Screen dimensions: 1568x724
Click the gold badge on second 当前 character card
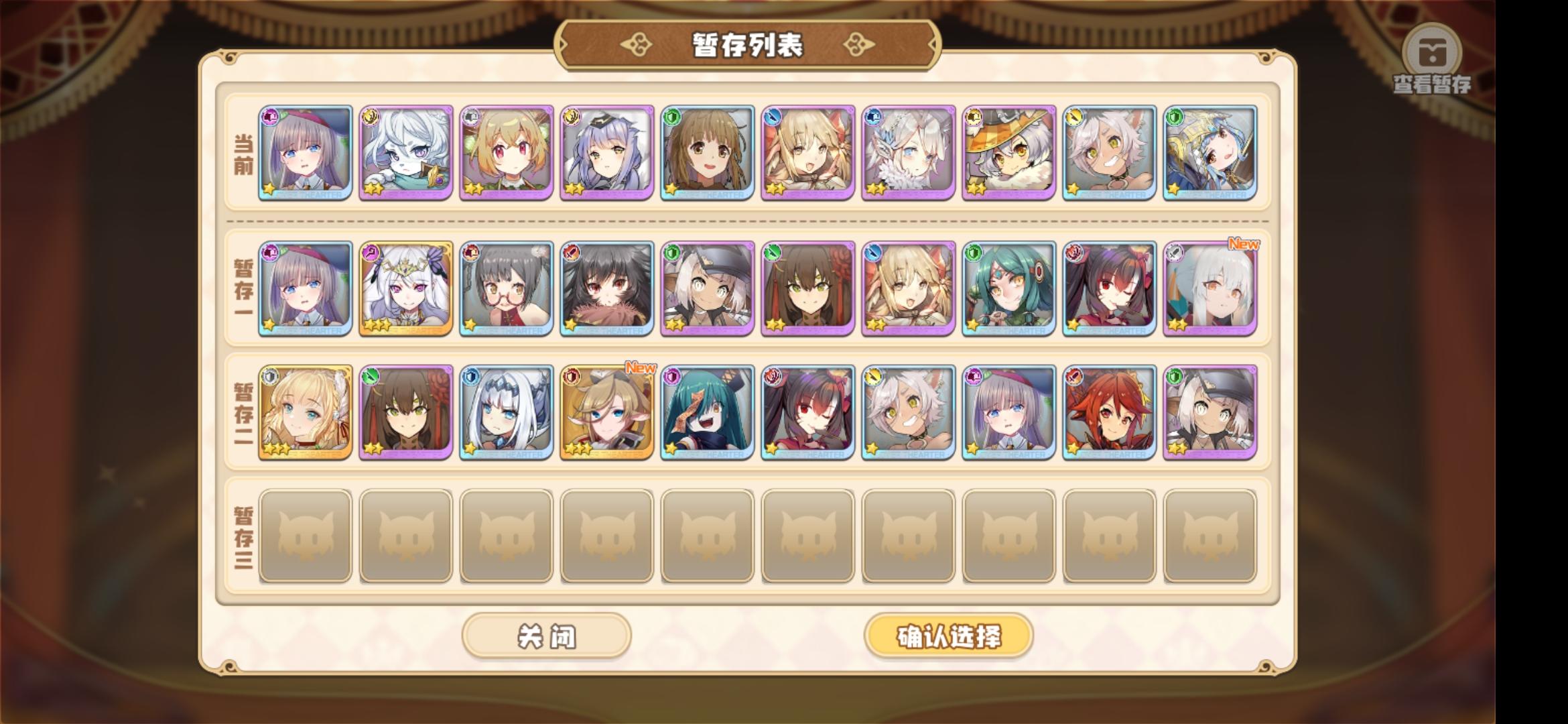(x=371, y=117)
